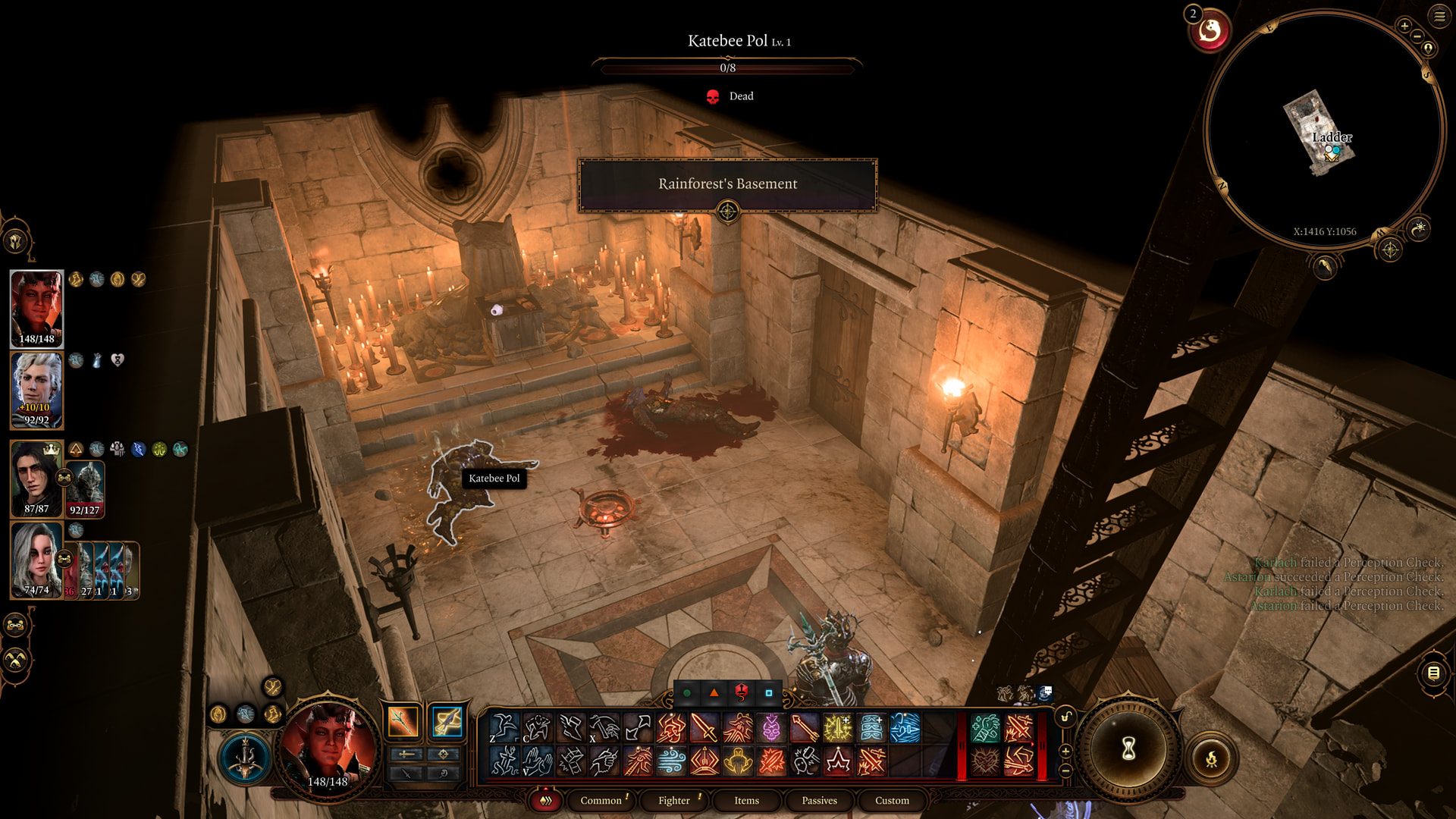This screenshot has height=819, width=1456.
Task: Switch to the Common hotbar tab
Action: tap(601, 800)
